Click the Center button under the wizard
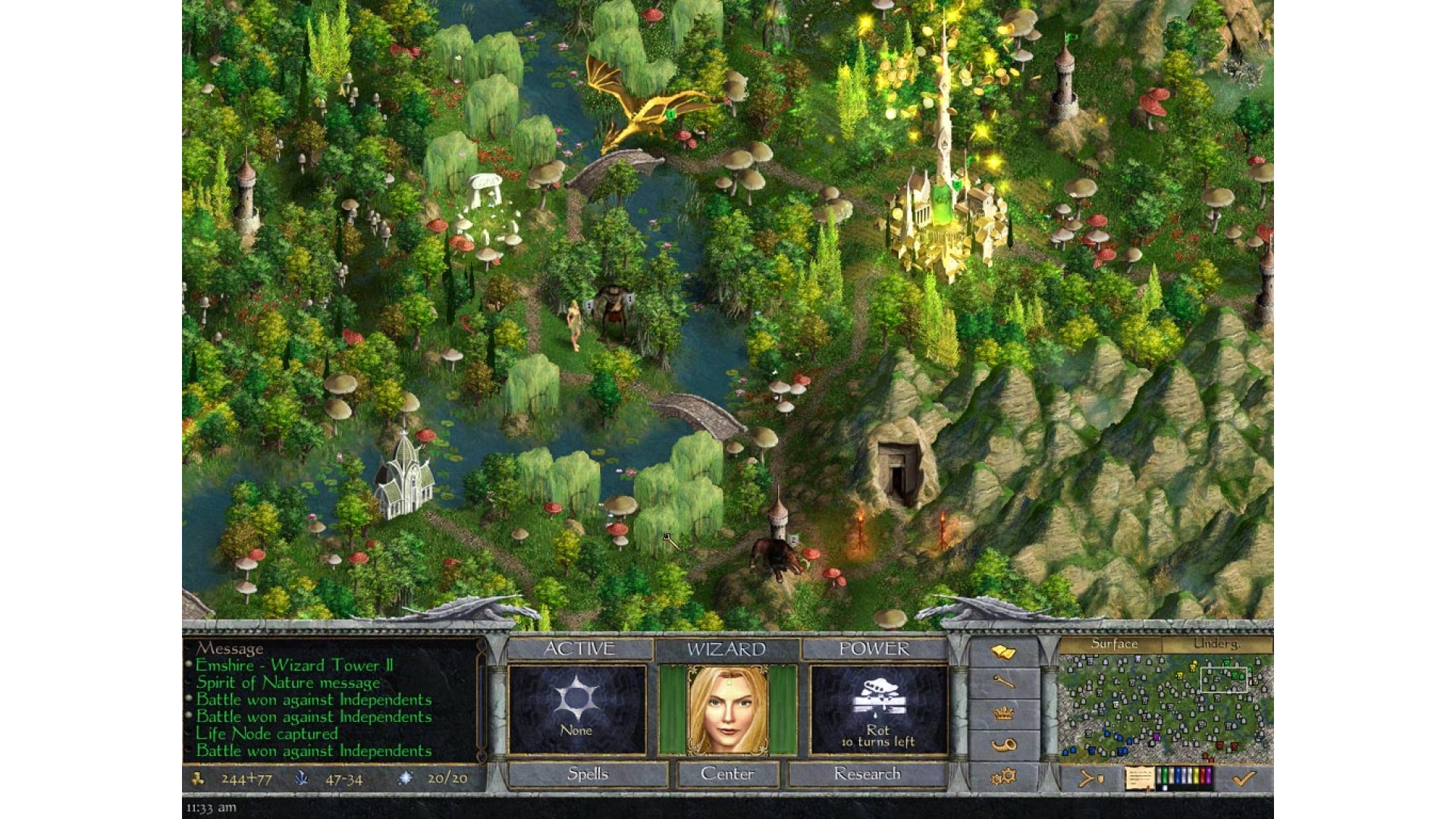The height and width of the screenshot is (819, 1456). tap(727, 774)
